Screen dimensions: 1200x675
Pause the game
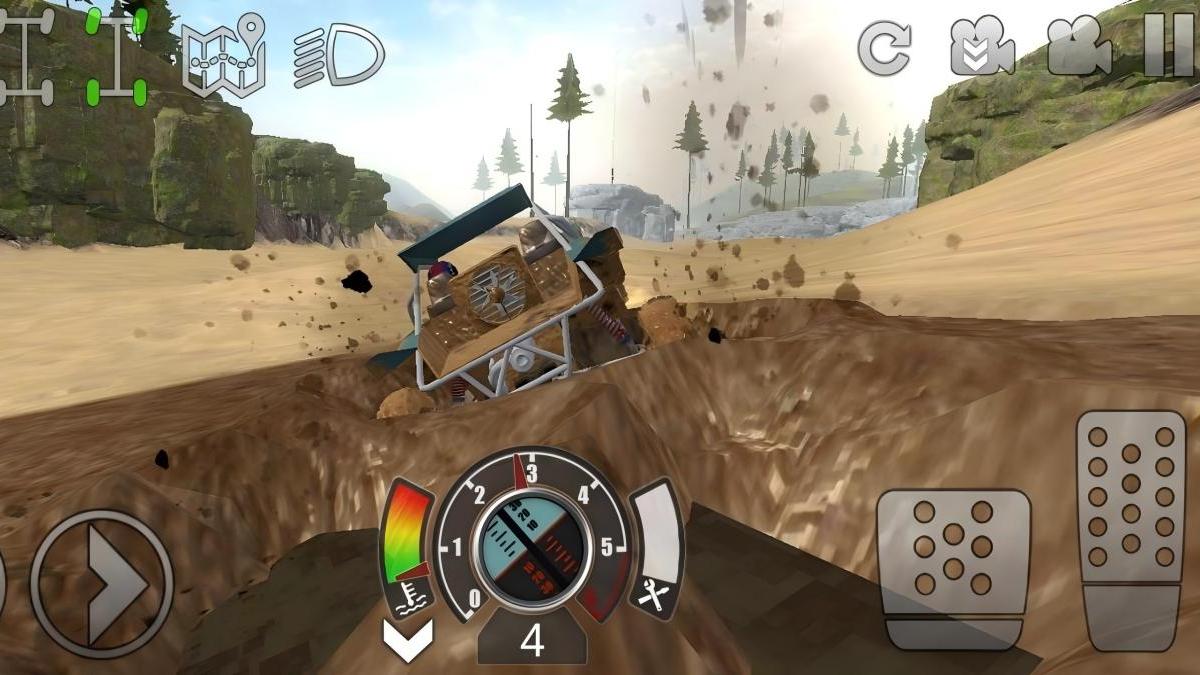[x=1168, y=45]
